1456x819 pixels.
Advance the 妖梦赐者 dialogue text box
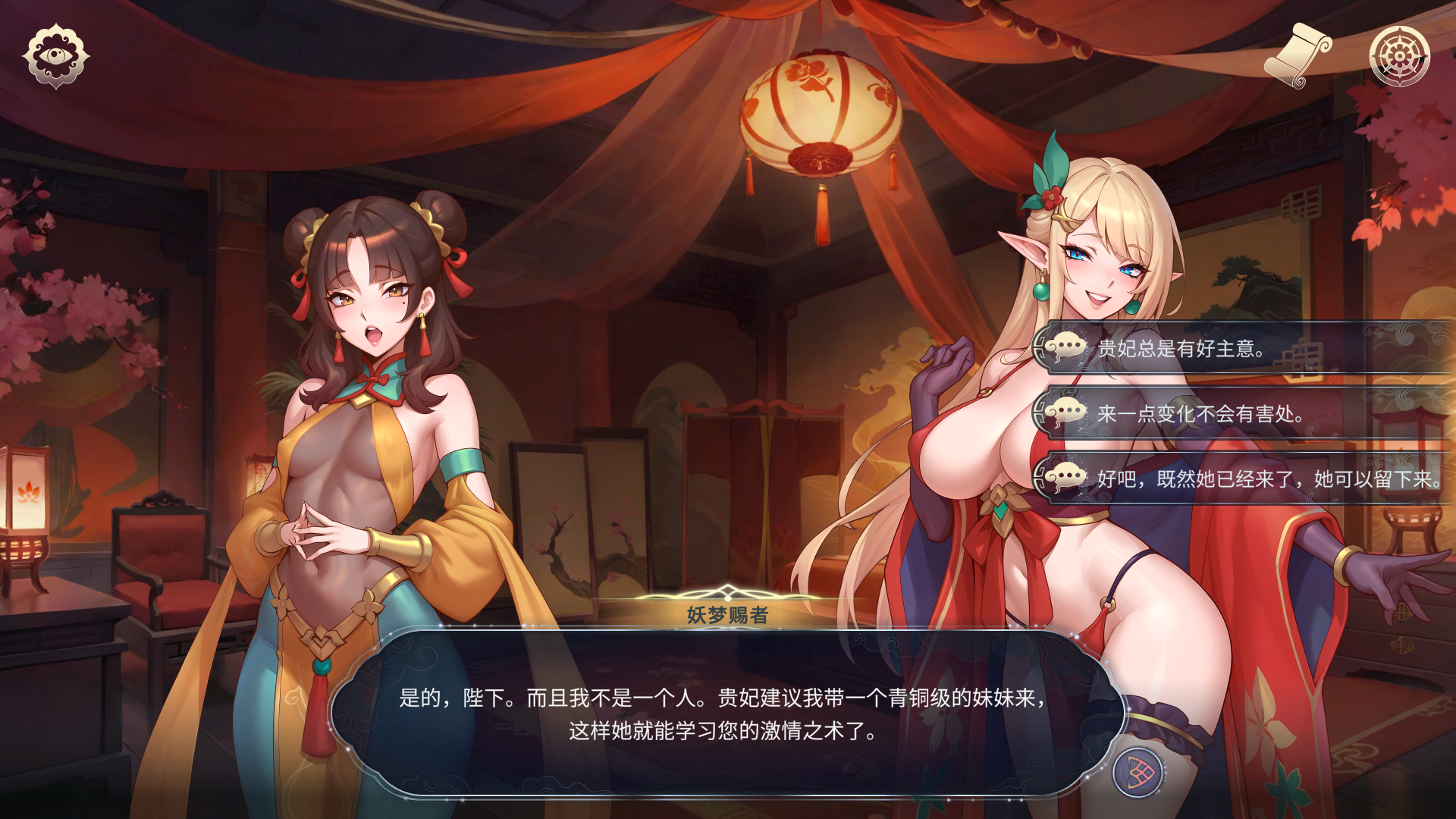point(724,714)
